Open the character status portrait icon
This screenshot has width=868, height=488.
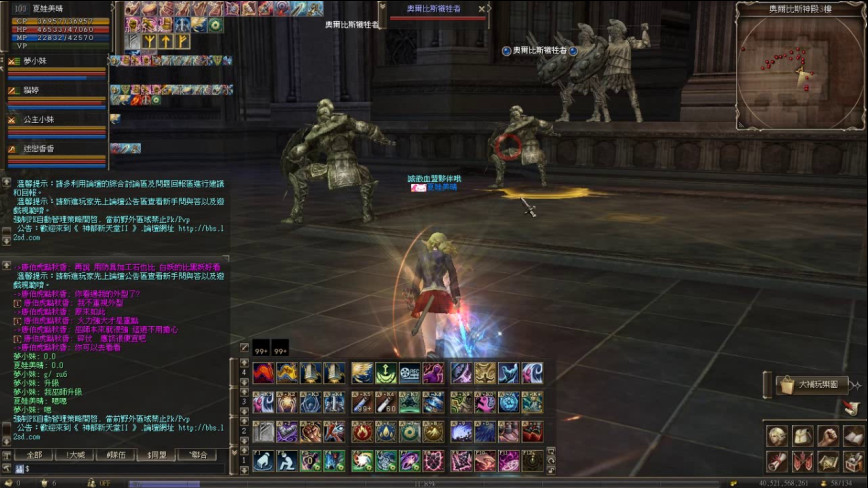(777, 436)
